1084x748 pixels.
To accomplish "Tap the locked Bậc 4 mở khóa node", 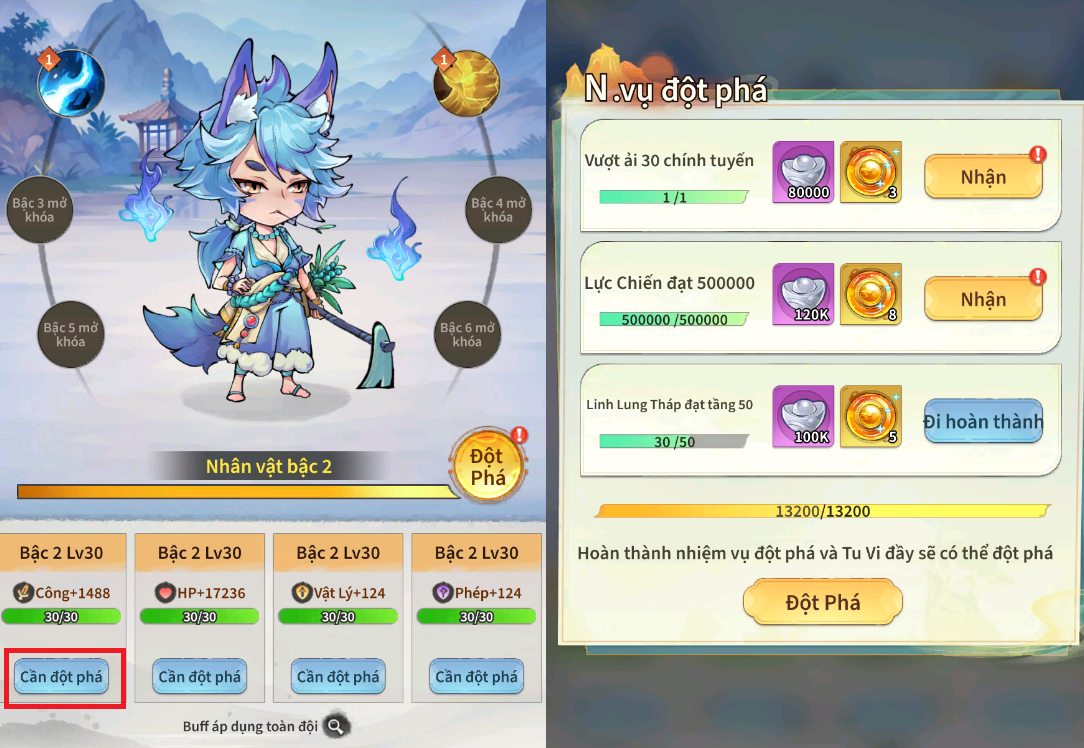I will [x=498, y=210].
